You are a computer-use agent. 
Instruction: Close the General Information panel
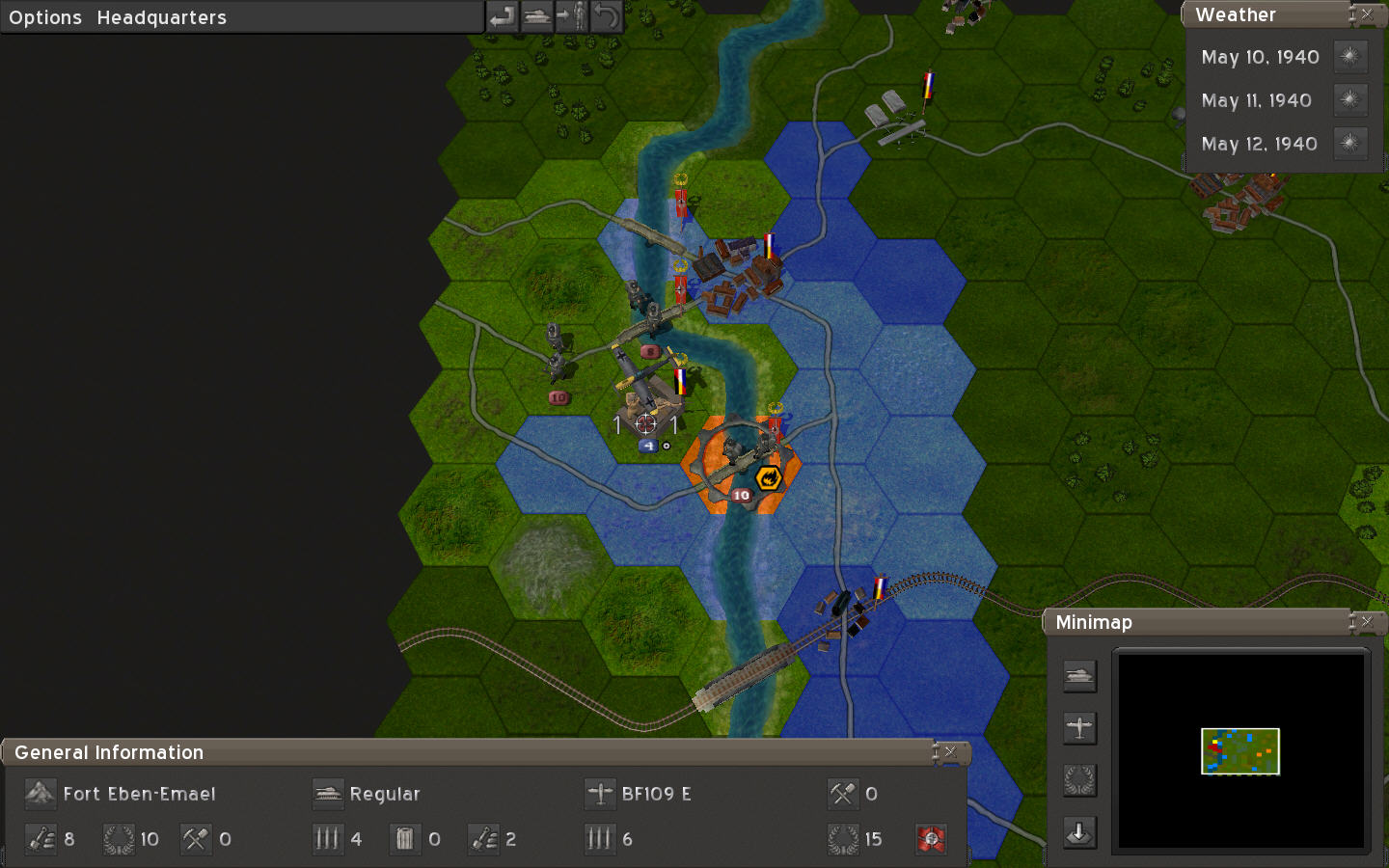[950, 752]
